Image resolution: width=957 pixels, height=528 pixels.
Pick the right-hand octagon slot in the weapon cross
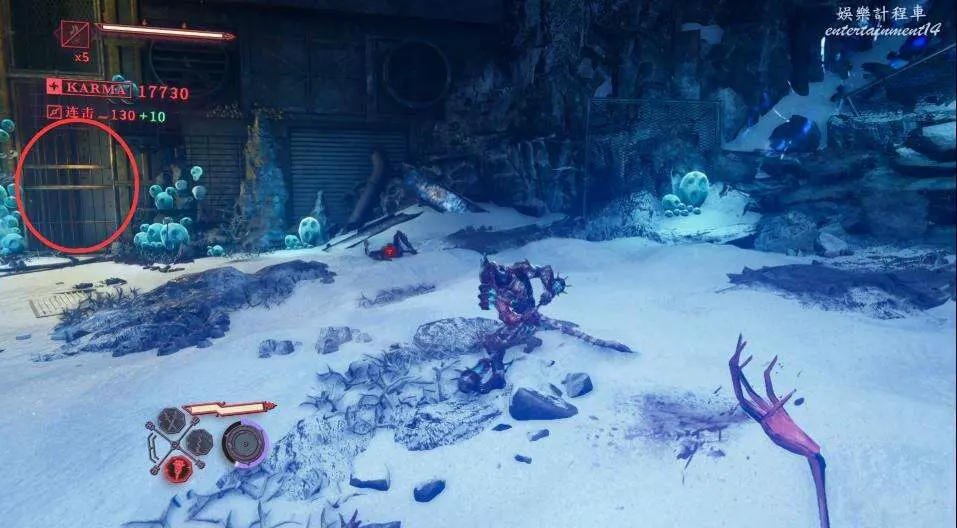200,441
